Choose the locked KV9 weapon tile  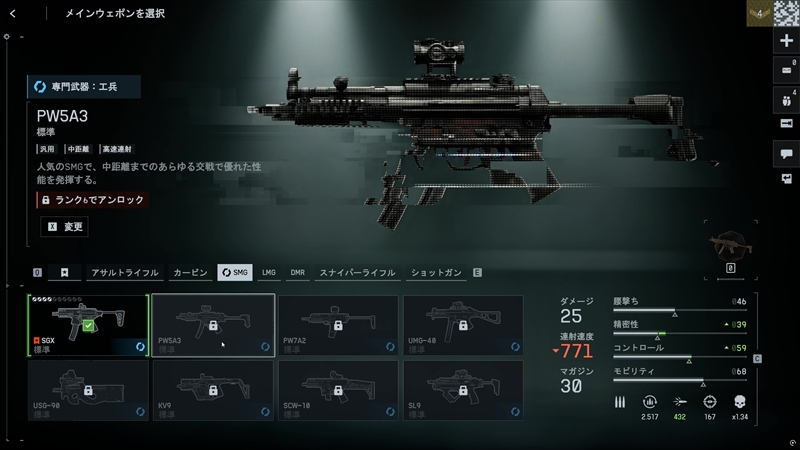[213, 391]
